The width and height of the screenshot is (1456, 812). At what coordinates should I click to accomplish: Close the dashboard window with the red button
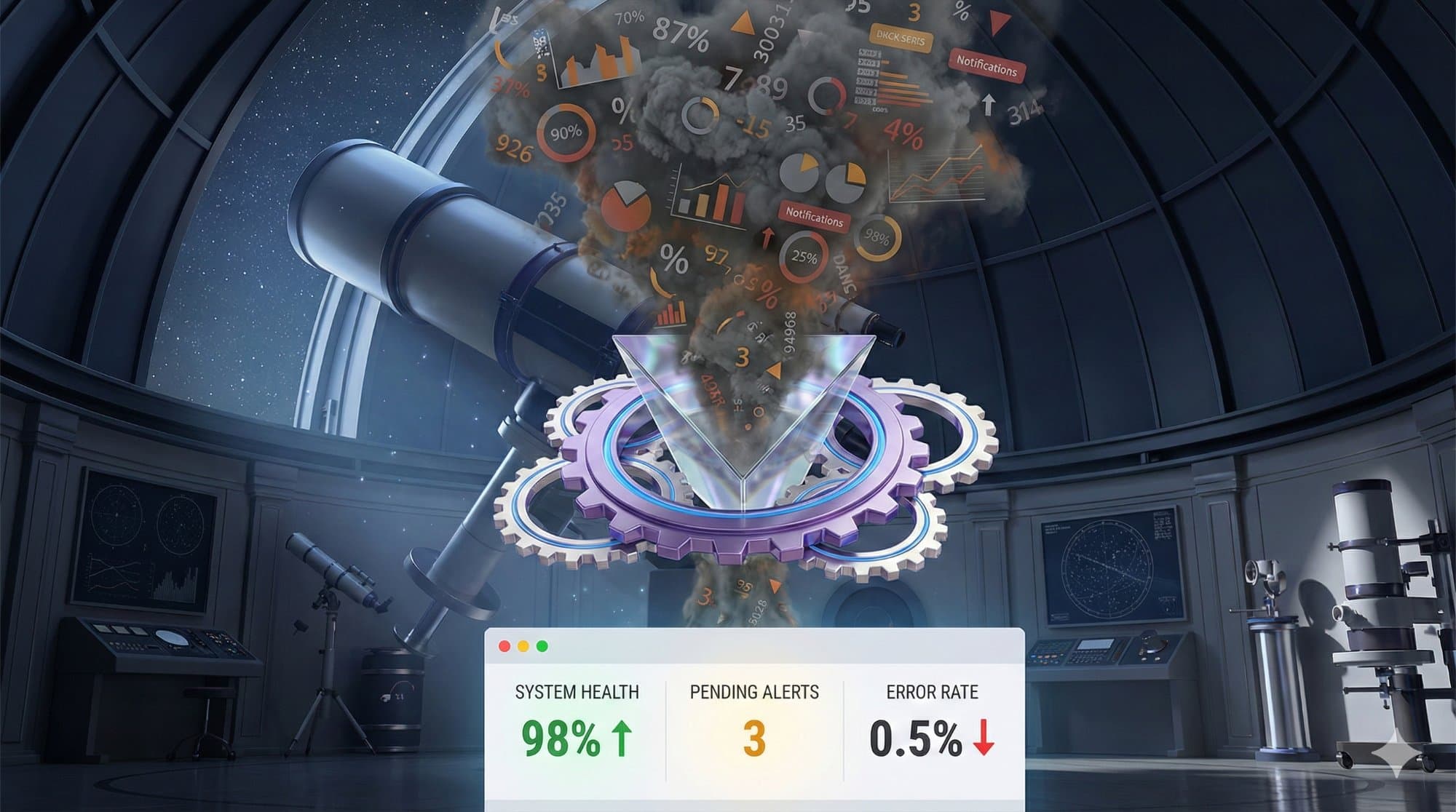tap(504, 646)
